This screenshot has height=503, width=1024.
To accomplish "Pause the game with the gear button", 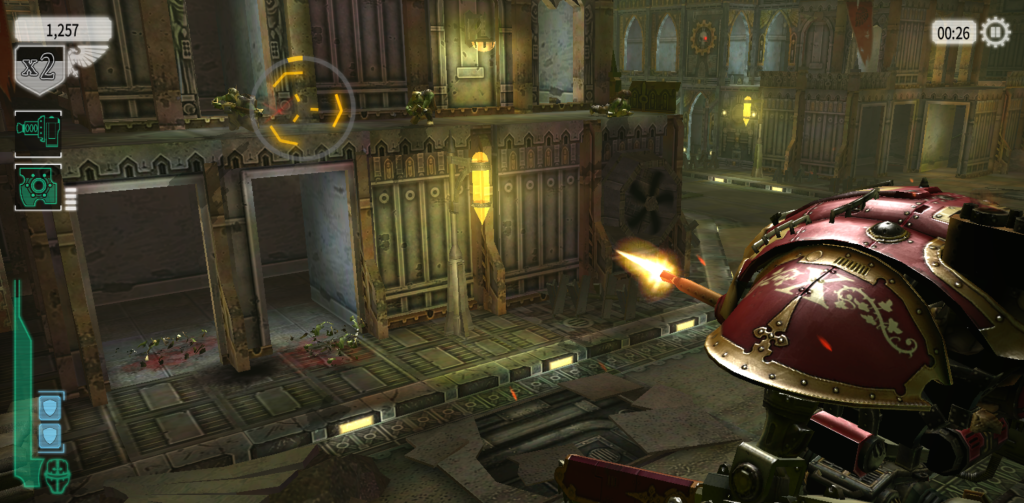I will [996, 33].
